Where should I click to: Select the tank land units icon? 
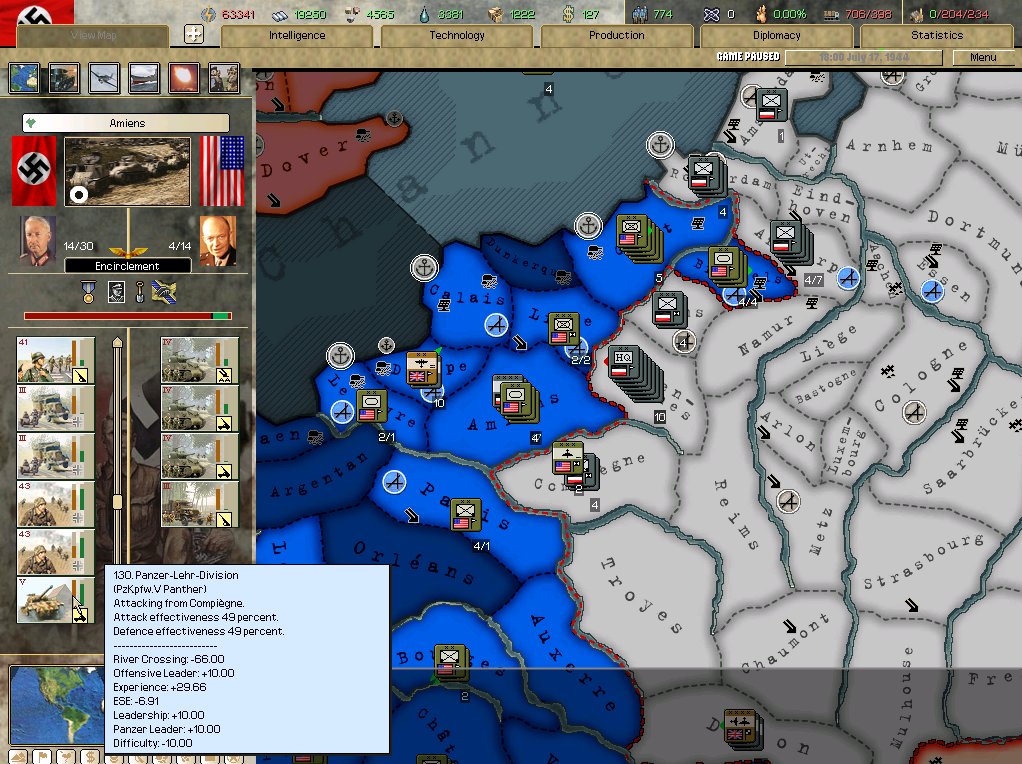[64, 78]
